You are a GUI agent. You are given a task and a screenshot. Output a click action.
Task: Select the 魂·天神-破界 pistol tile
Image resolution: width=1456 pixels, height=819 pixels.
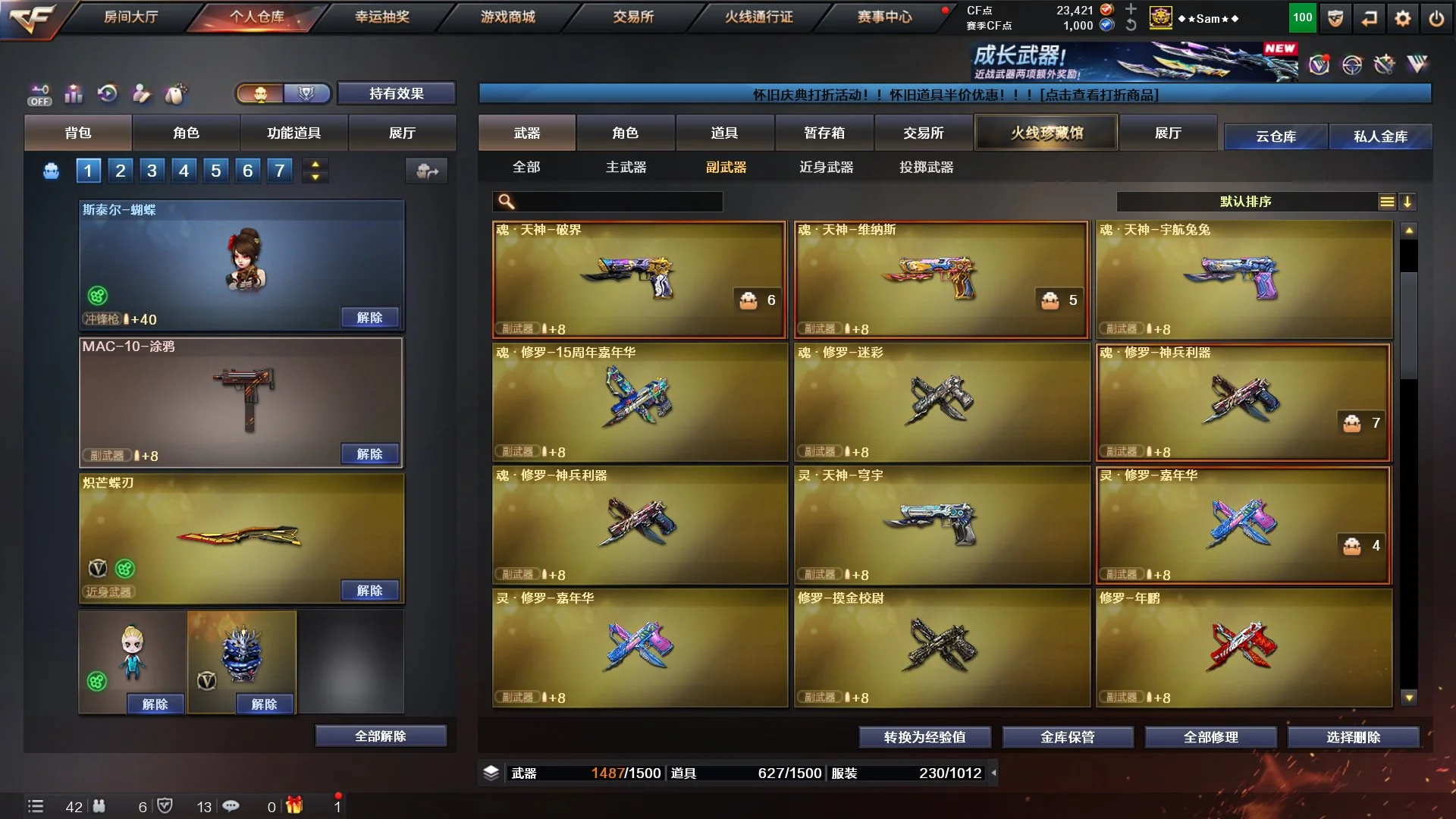[x=639, y=279]
